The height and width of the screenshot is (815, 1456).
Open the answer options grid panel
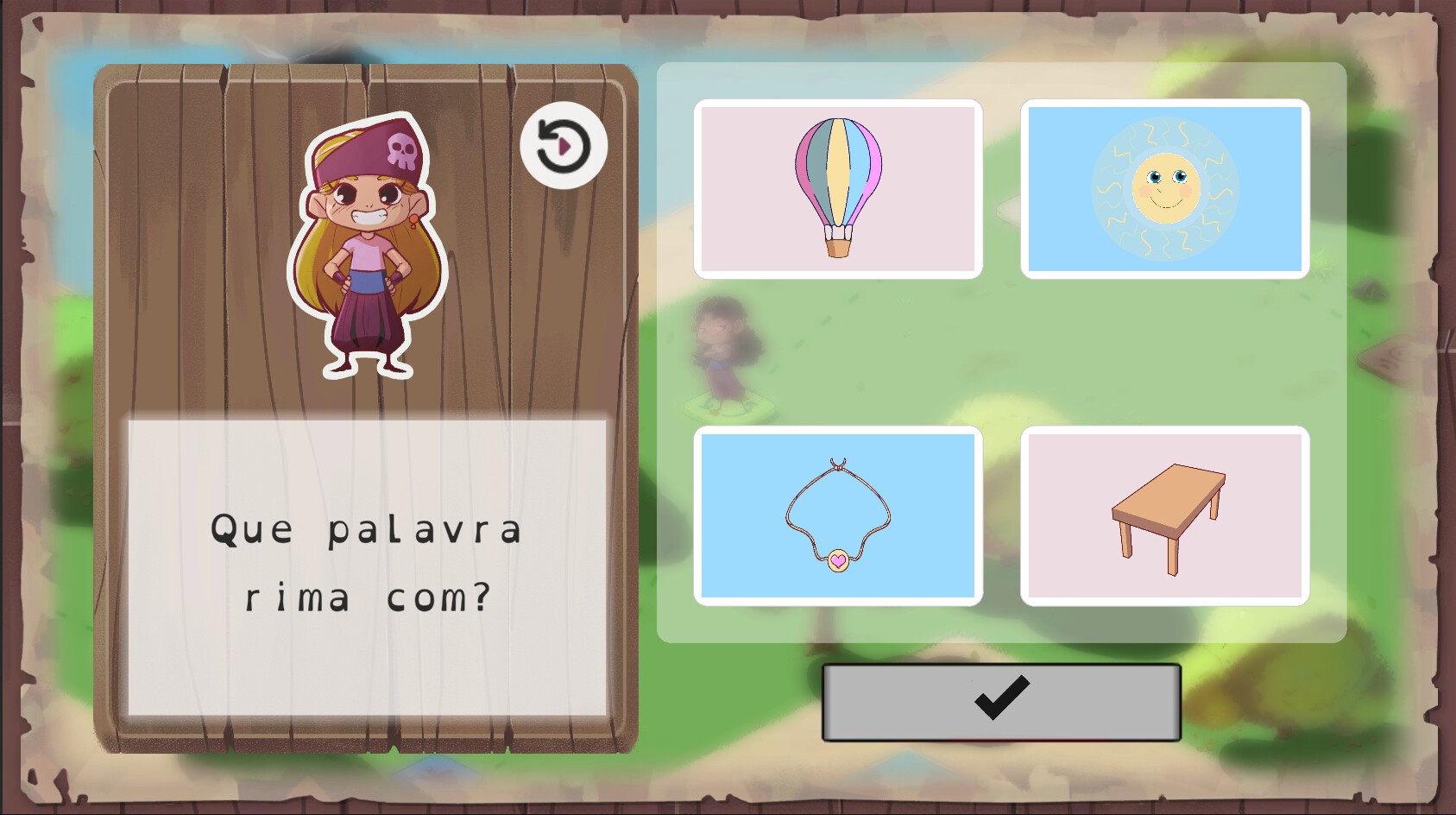tap(1001, 354)
